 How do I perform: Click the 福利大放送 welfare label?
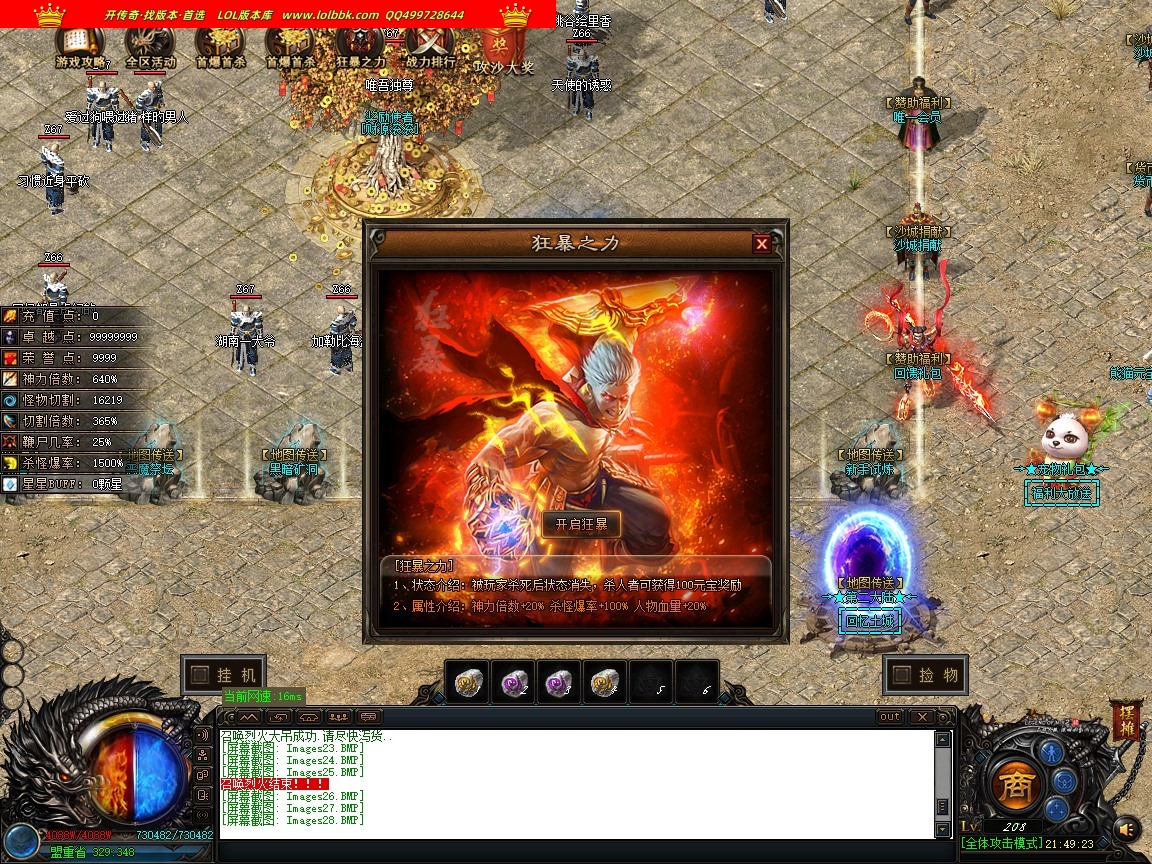[x=1062, y=492]
